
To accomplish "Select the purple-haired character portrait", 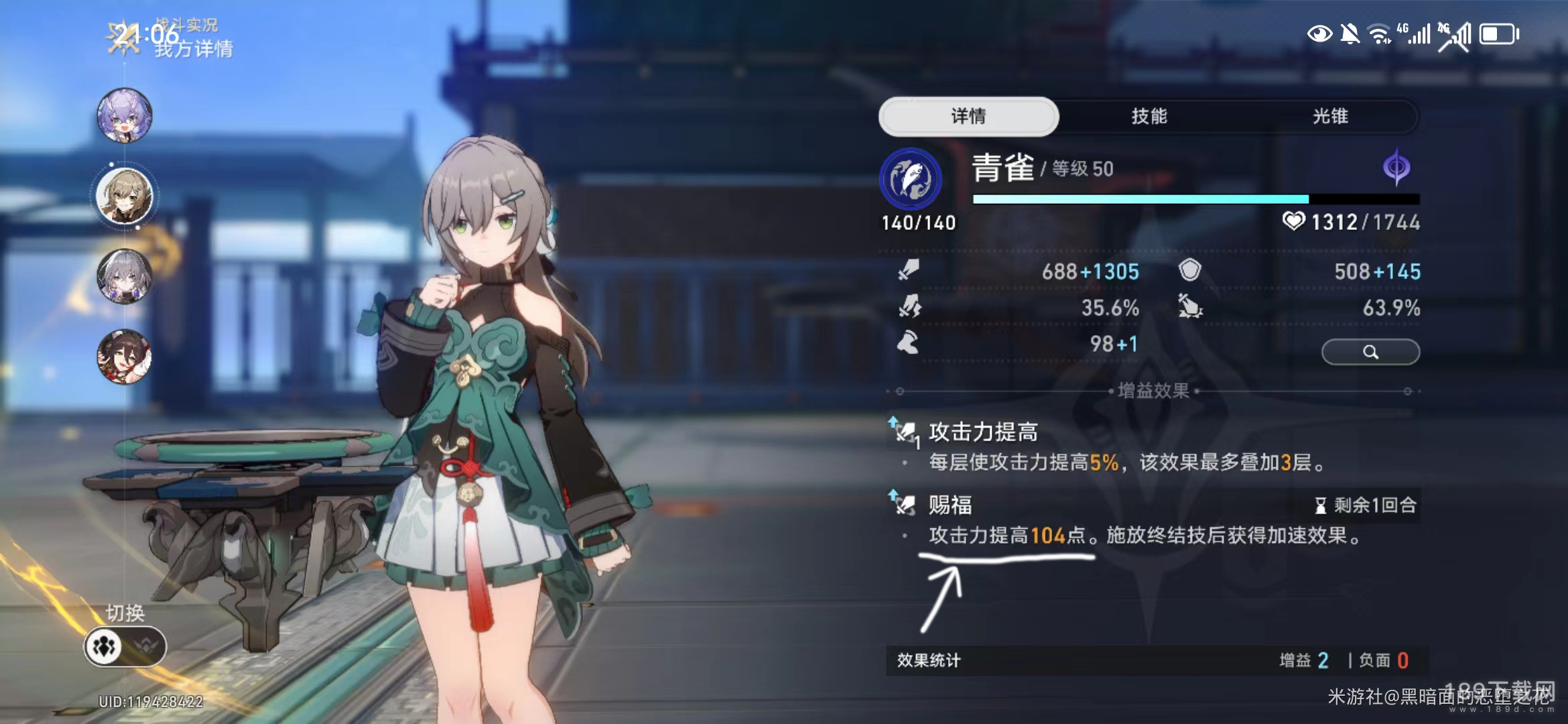I will click(125, 115).
